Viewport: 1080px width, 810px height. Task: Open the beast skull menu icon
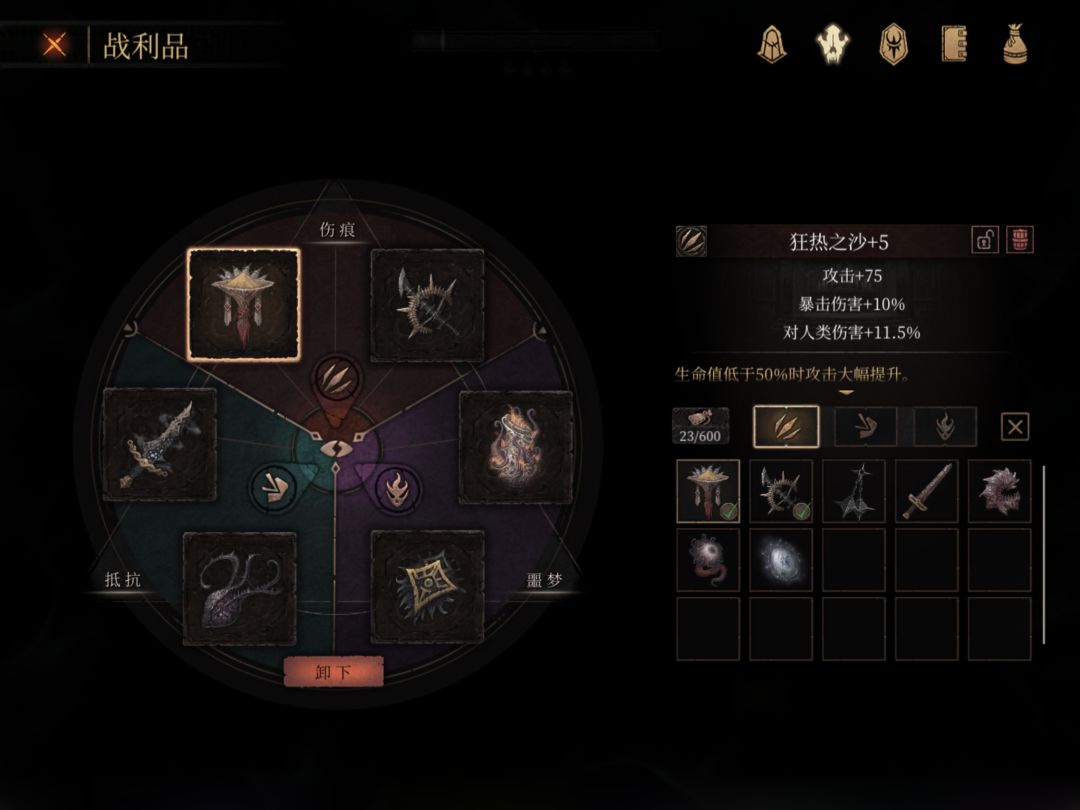point(832,44)
